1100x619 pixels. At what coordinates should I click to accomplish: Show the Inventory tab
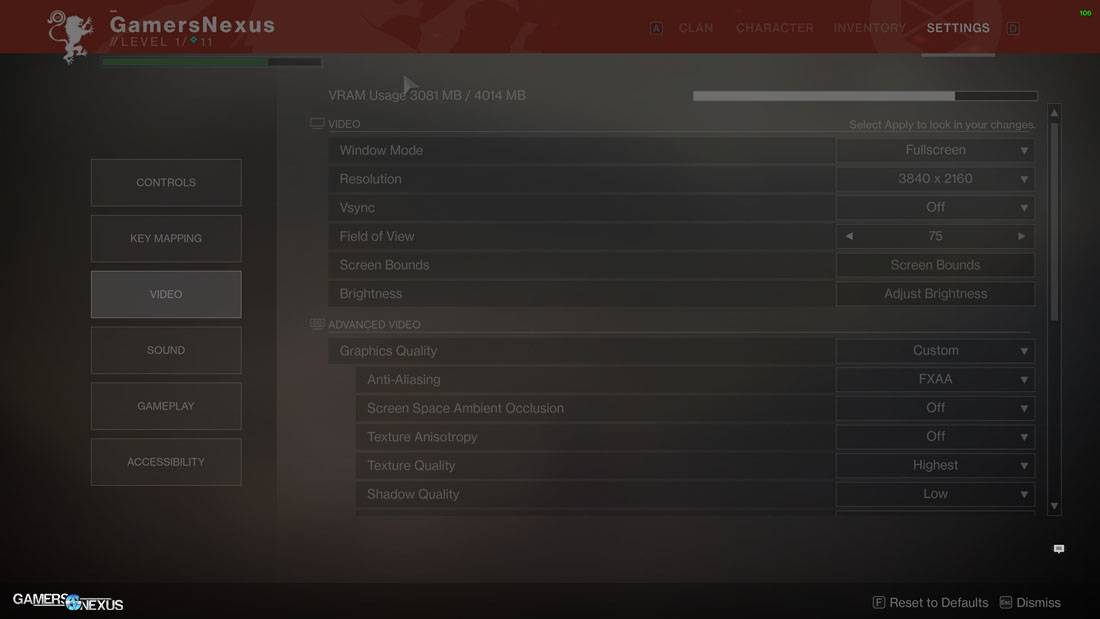pyautogui.click(x=869, y=28)
